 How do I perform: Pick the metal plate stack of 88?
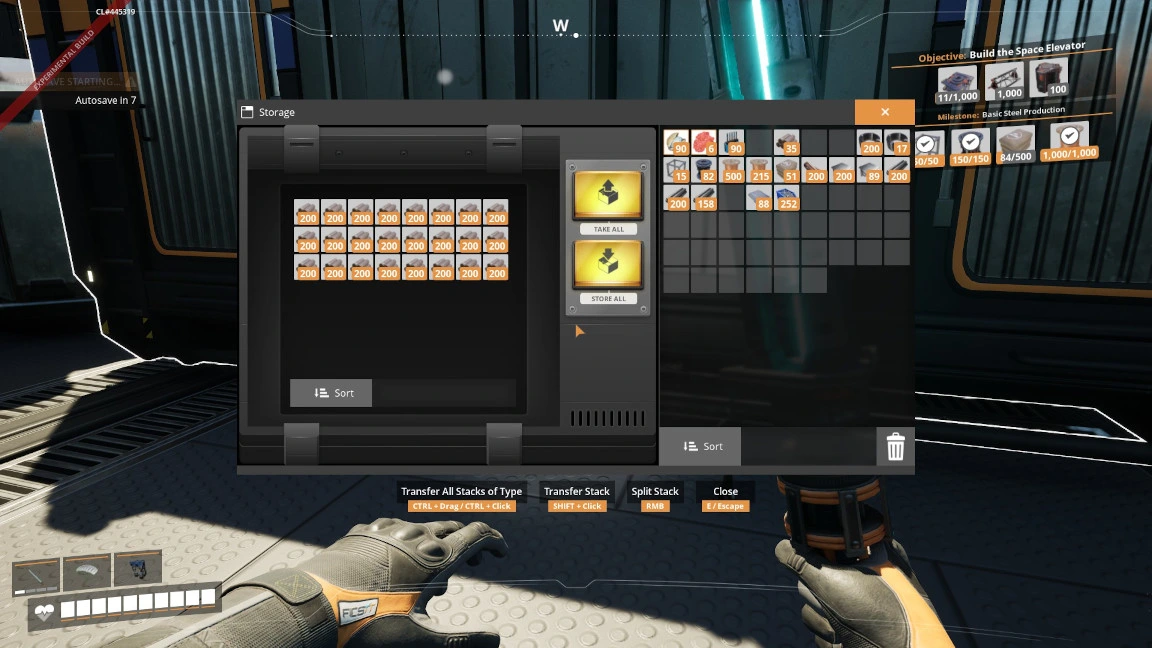coord(759,197)
